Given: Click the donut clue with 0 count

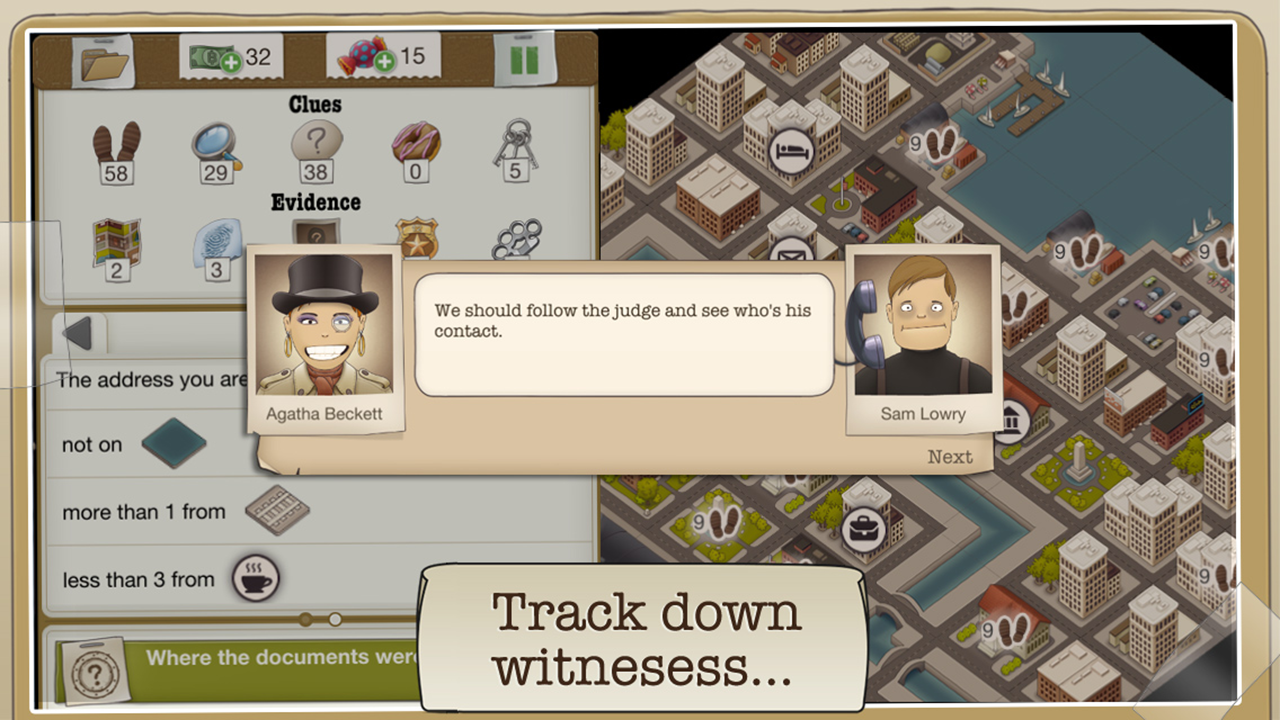Looking at the screenshot, I should (x=415, y=145).
